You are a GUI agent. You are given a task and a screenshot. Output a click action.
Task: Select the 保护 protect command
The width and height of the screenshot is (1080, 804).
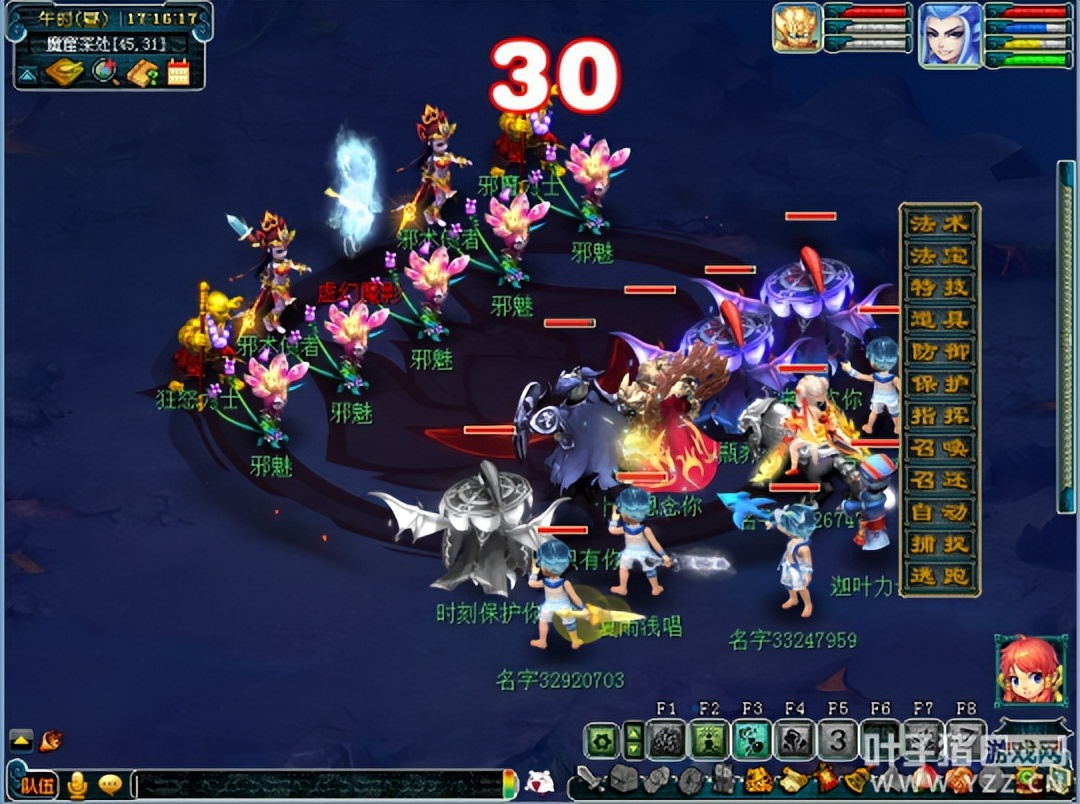939,384
